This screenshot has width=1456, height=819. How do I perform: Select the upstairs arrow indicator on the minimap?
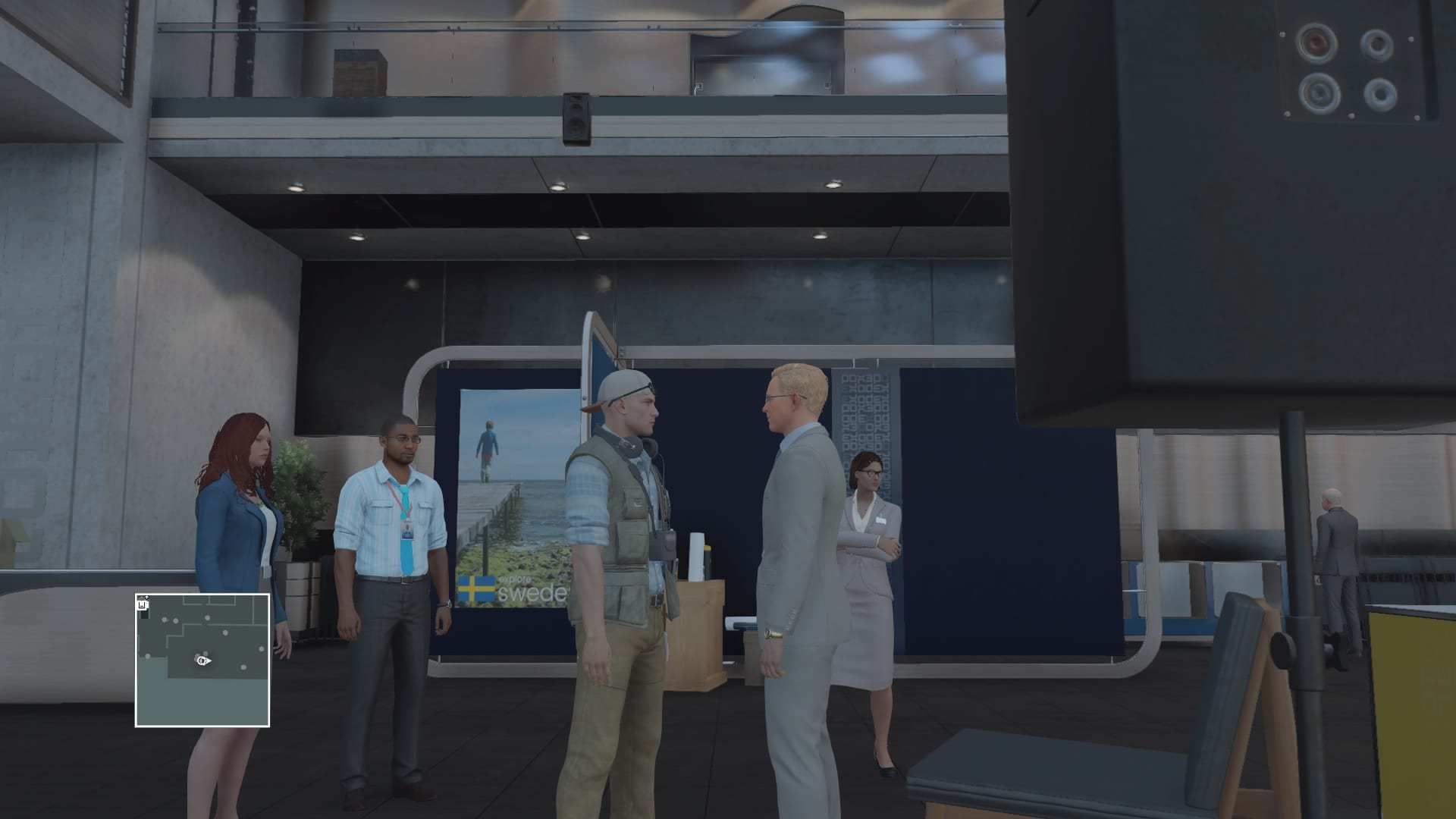[x=146, y=598]
